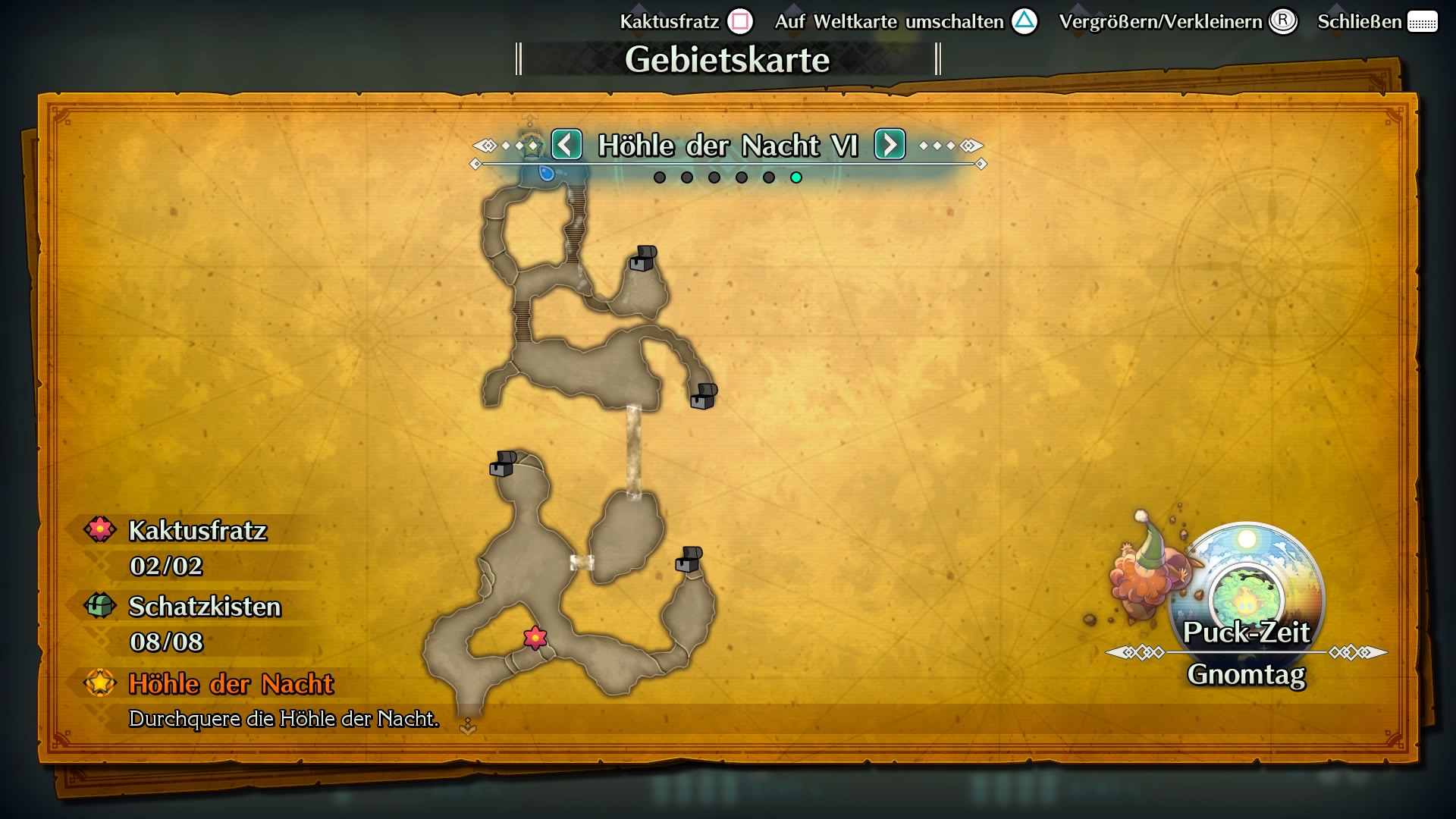Click the first floor page dot

[660, 177]
